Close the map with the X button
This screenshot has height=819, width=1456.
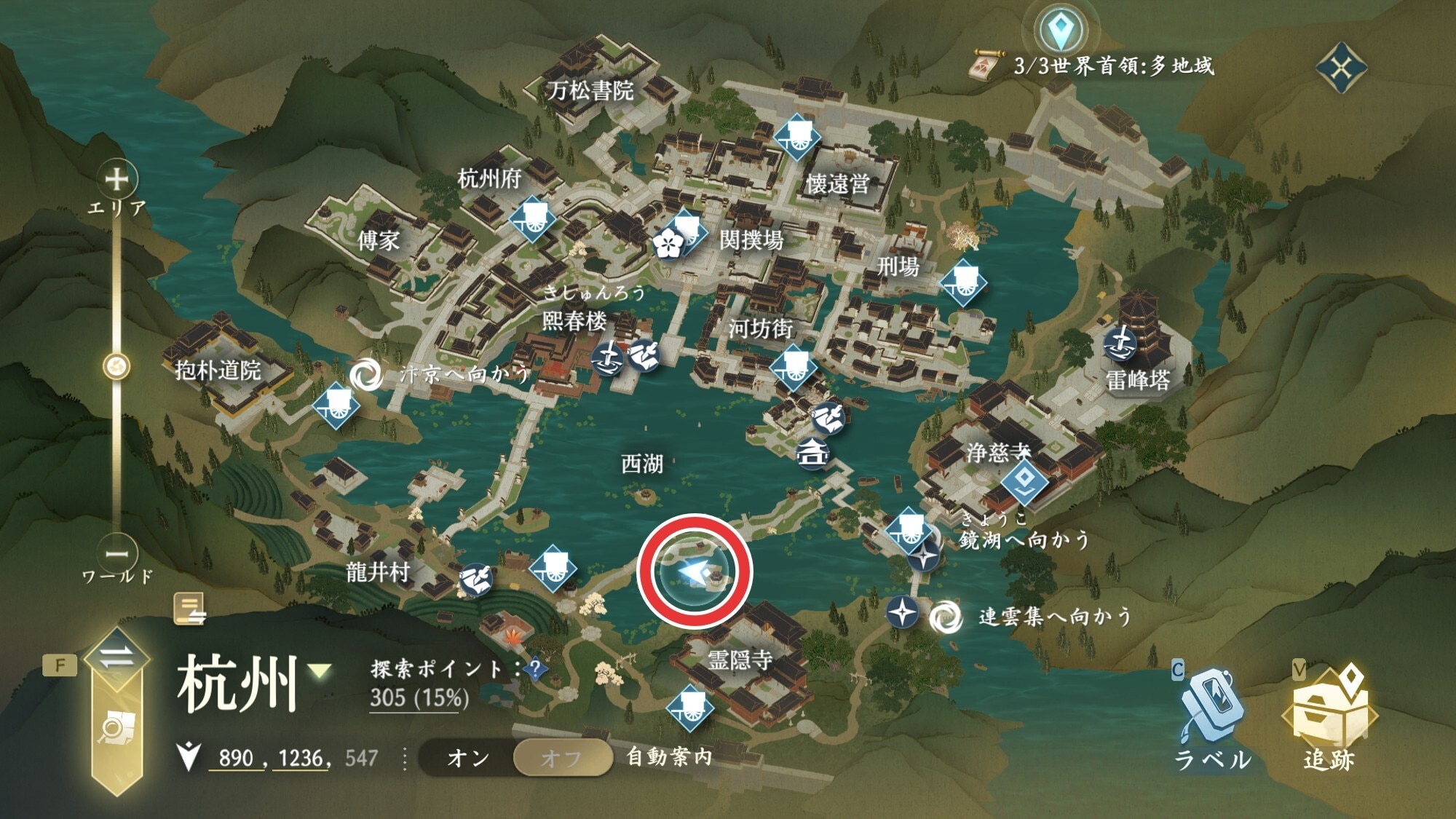tap(1341, 68)
